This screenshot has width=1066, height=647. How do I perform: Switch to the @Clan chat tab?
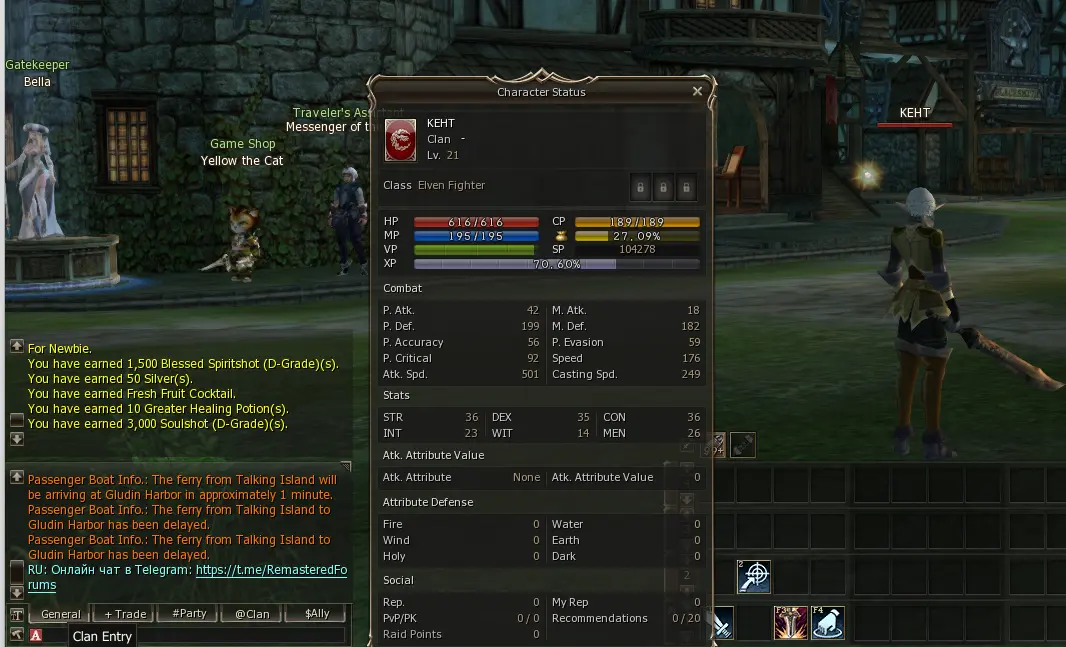pyautogui.click(x=252, y=614)
